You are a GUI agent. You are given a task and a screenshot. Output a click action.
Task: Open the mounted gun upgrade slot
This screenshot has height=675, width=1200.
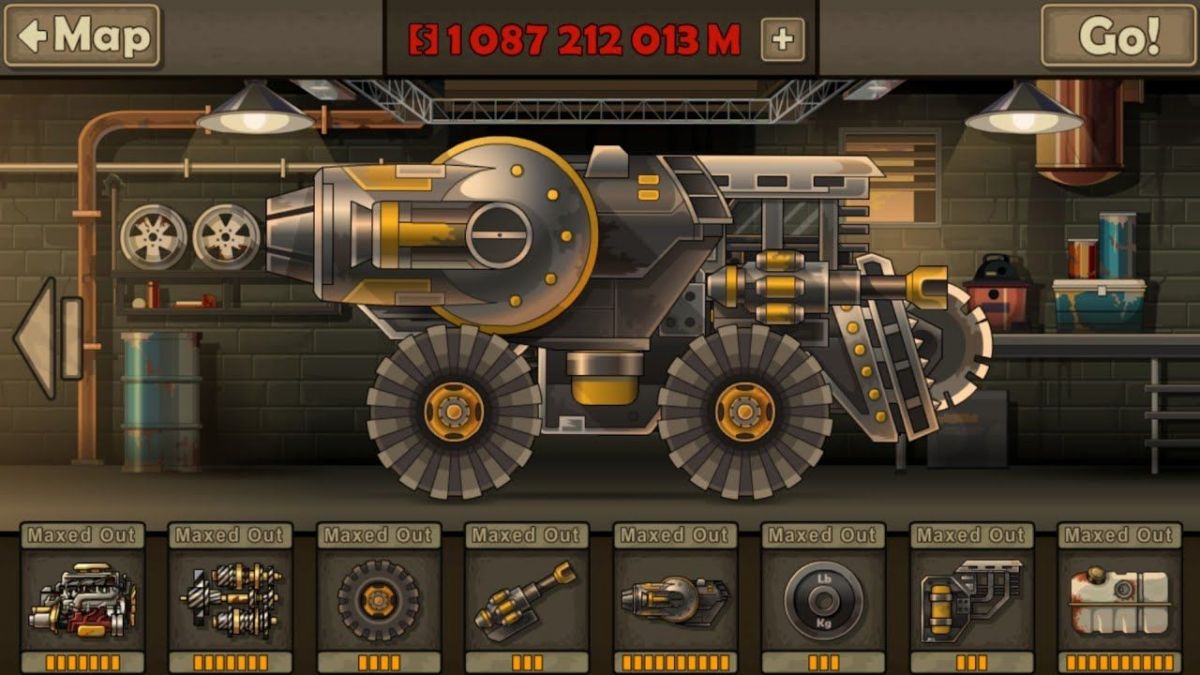click(x=527, y=599)
